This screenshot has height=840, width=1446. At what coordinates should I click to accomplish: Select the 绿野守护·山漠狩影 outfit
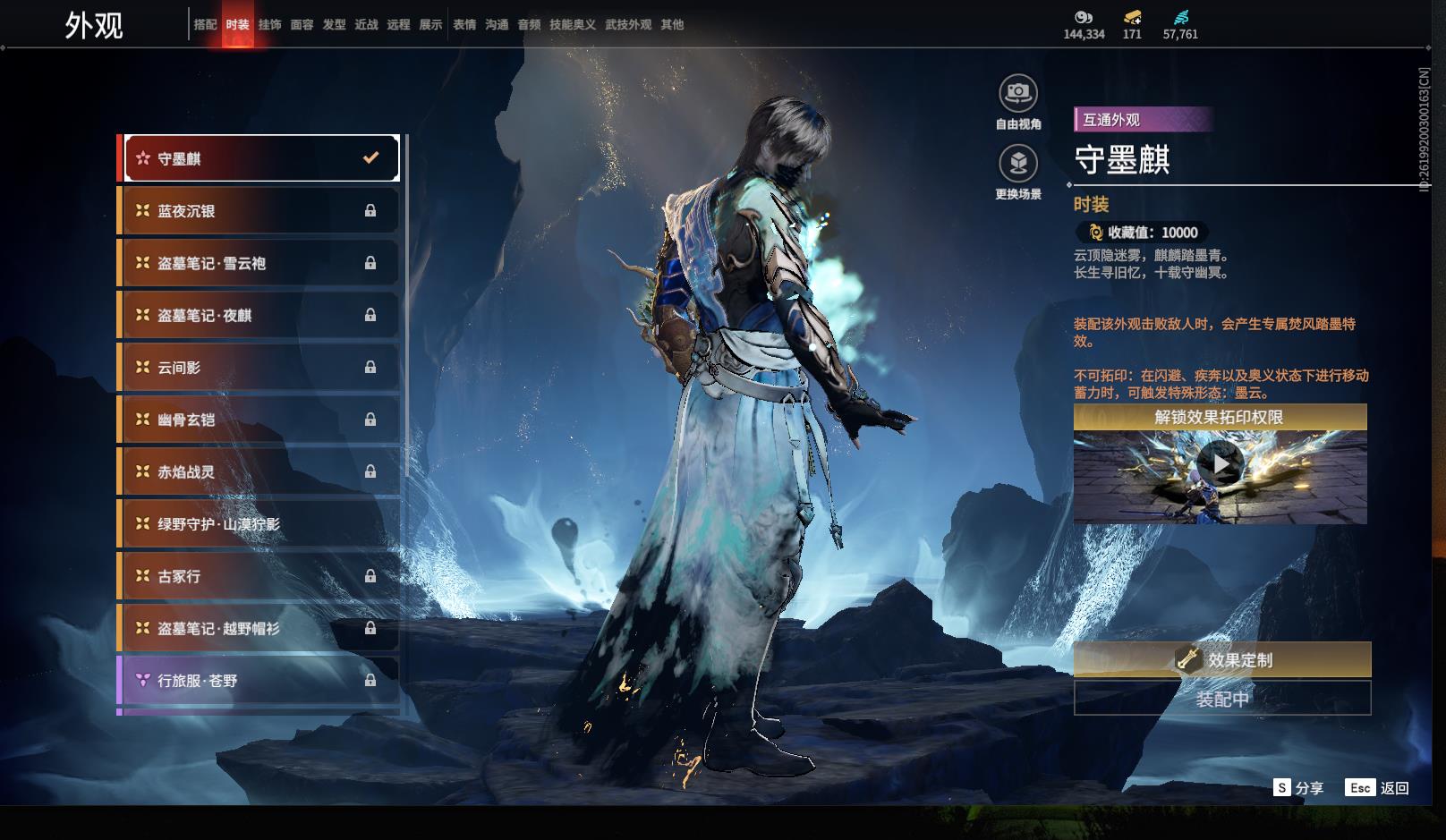pos(259,524)
